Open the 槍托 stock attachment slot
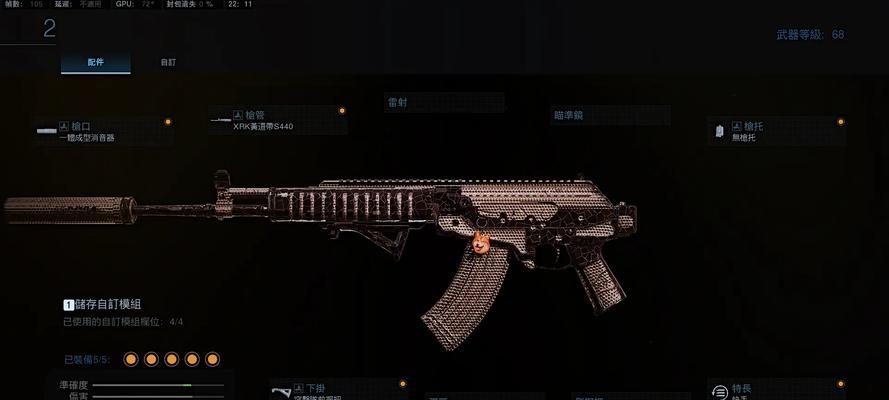 coord(776,131)
